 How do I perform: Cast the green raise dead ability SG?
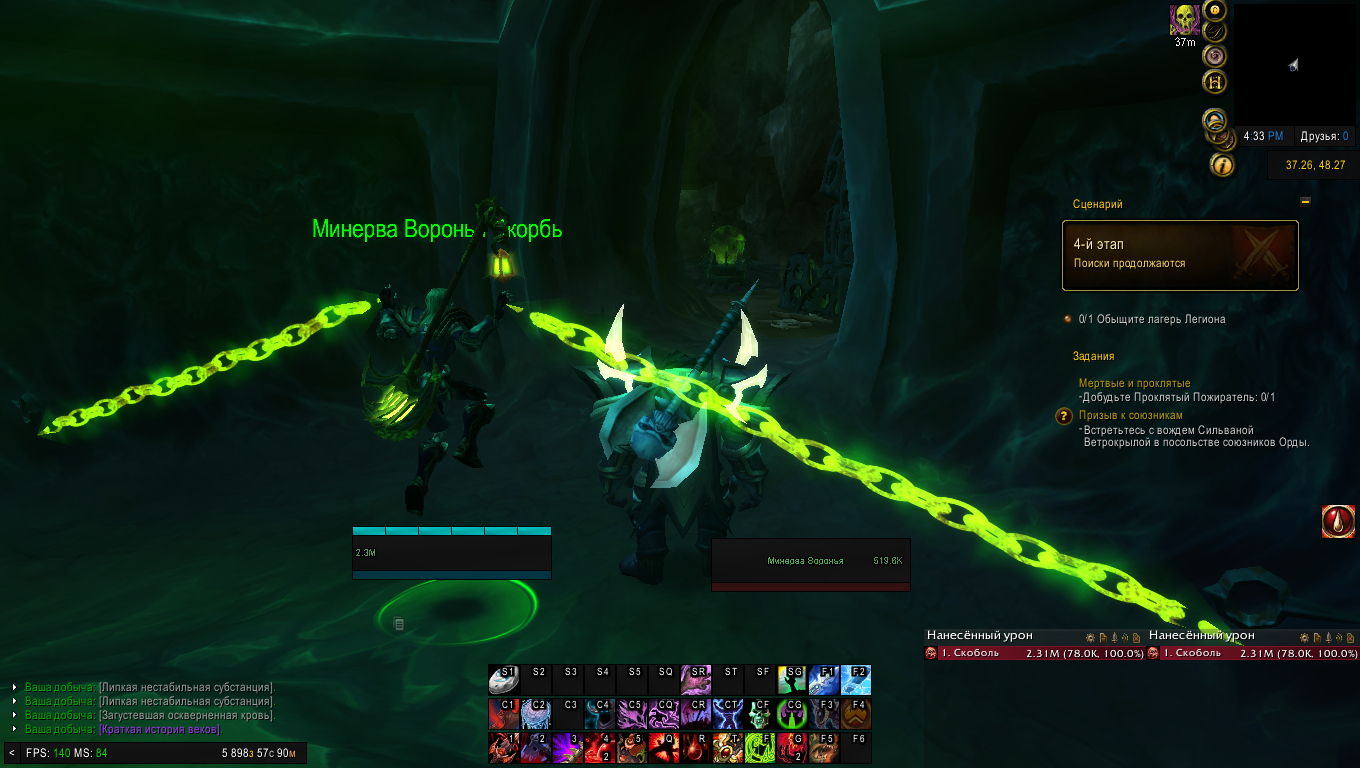point(792,680)
